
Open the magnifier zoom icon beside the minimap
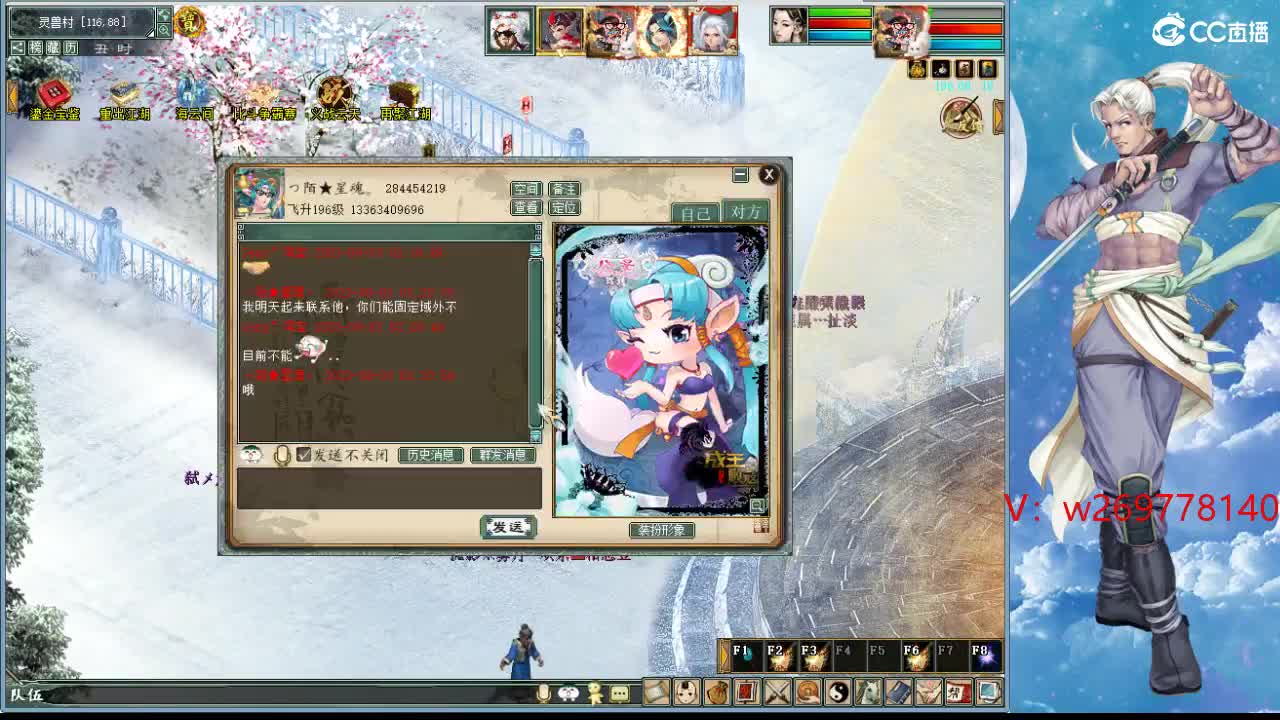164,30
